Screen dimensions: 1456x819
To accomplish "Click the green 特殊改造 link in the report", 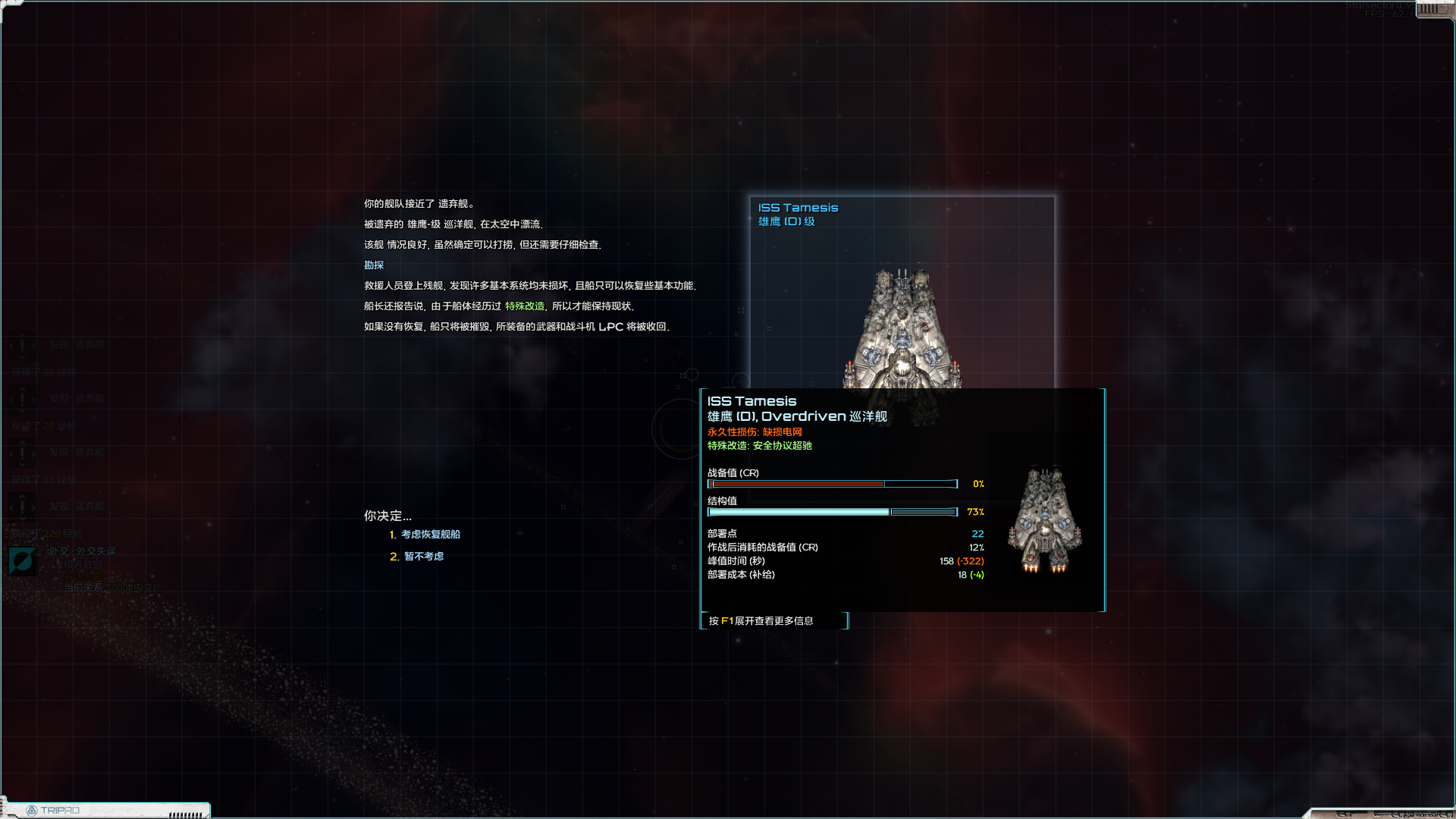I will [525, 306].
